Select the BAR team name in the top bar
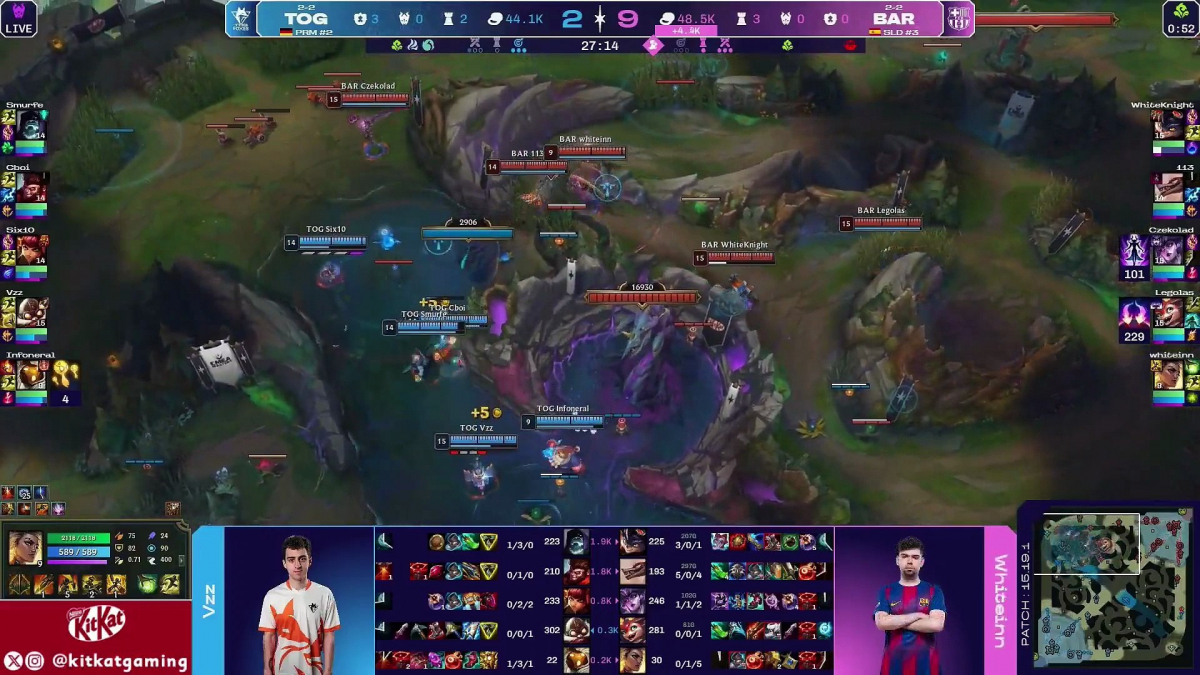 (x=893, y=19)
